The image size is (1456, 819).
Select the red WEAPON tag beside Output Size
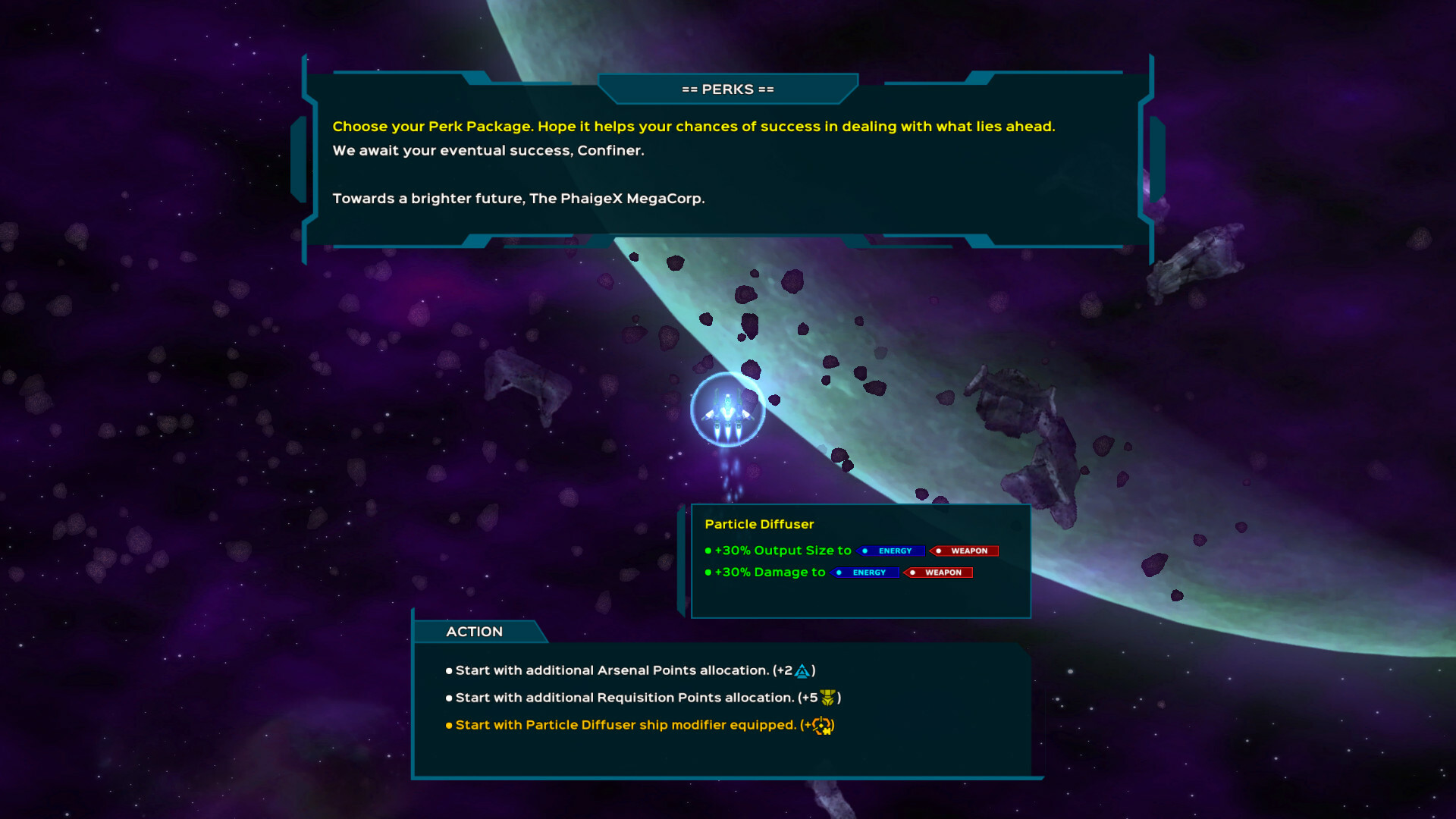965,551
